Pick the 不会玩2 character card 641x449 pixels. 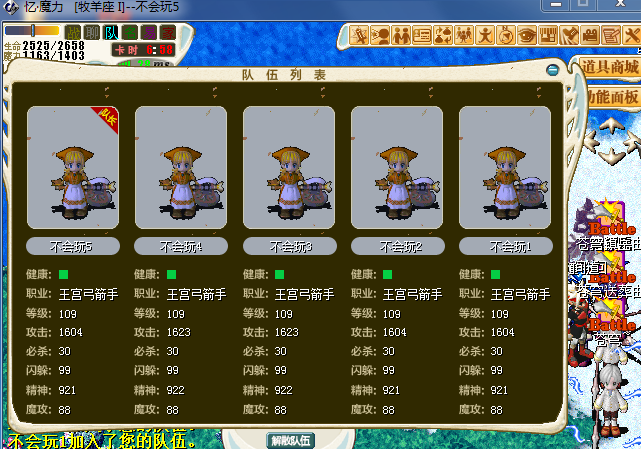click(397, 168)
